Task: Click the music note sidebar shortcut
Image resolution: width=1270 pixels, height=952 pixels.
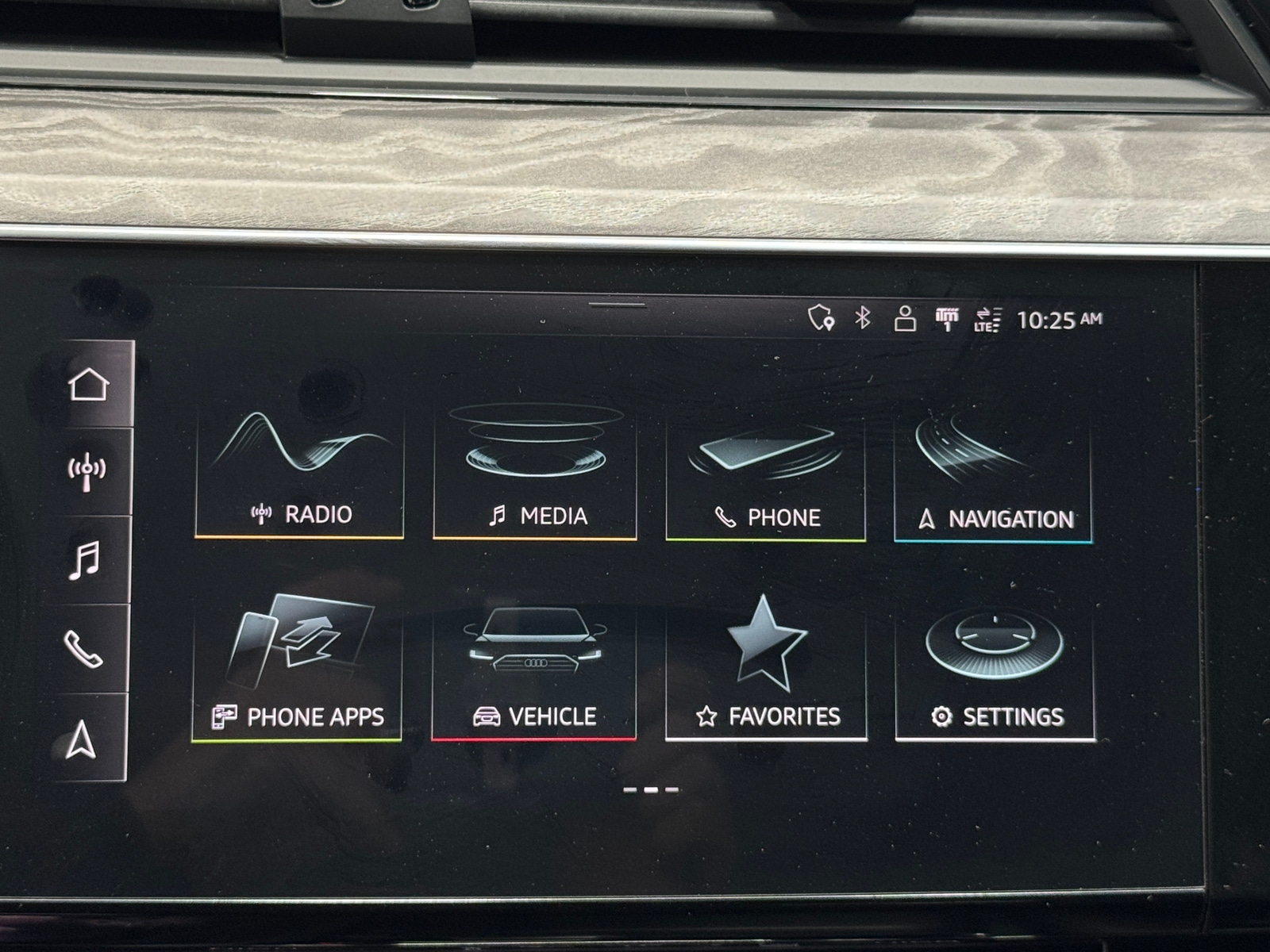Action: (x=85, y=560)
